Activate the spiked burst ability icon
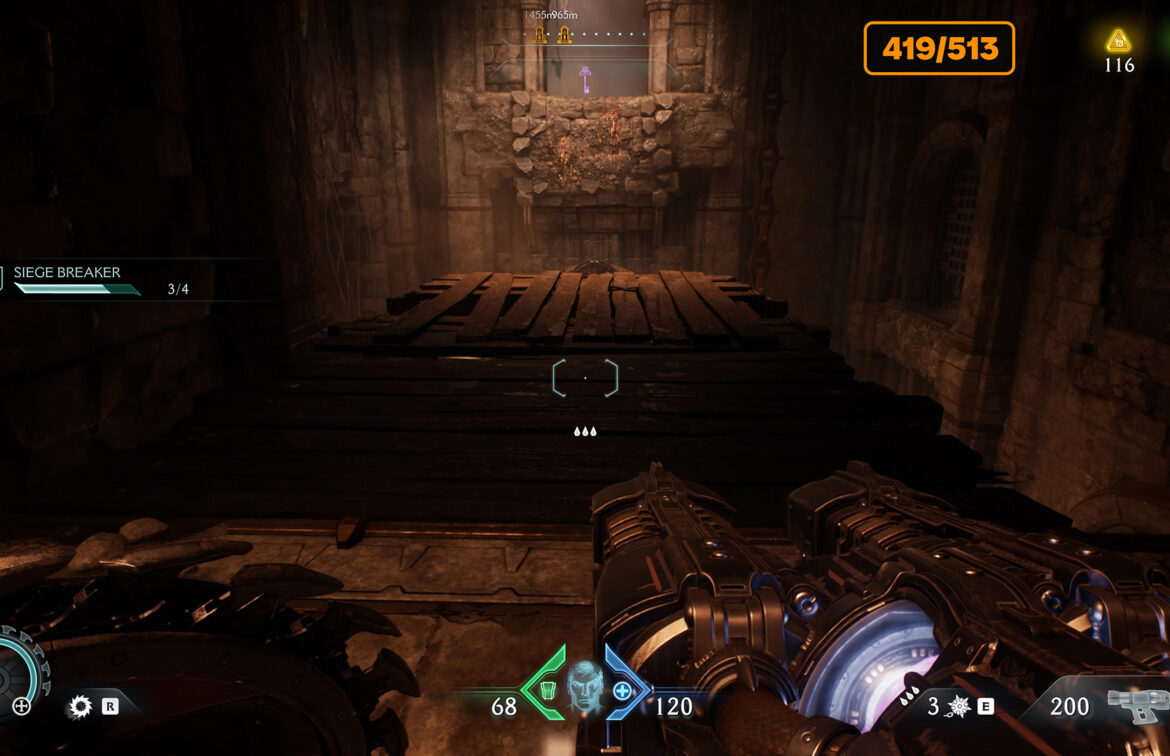The image size is (1170, 756). coord(958,707)
